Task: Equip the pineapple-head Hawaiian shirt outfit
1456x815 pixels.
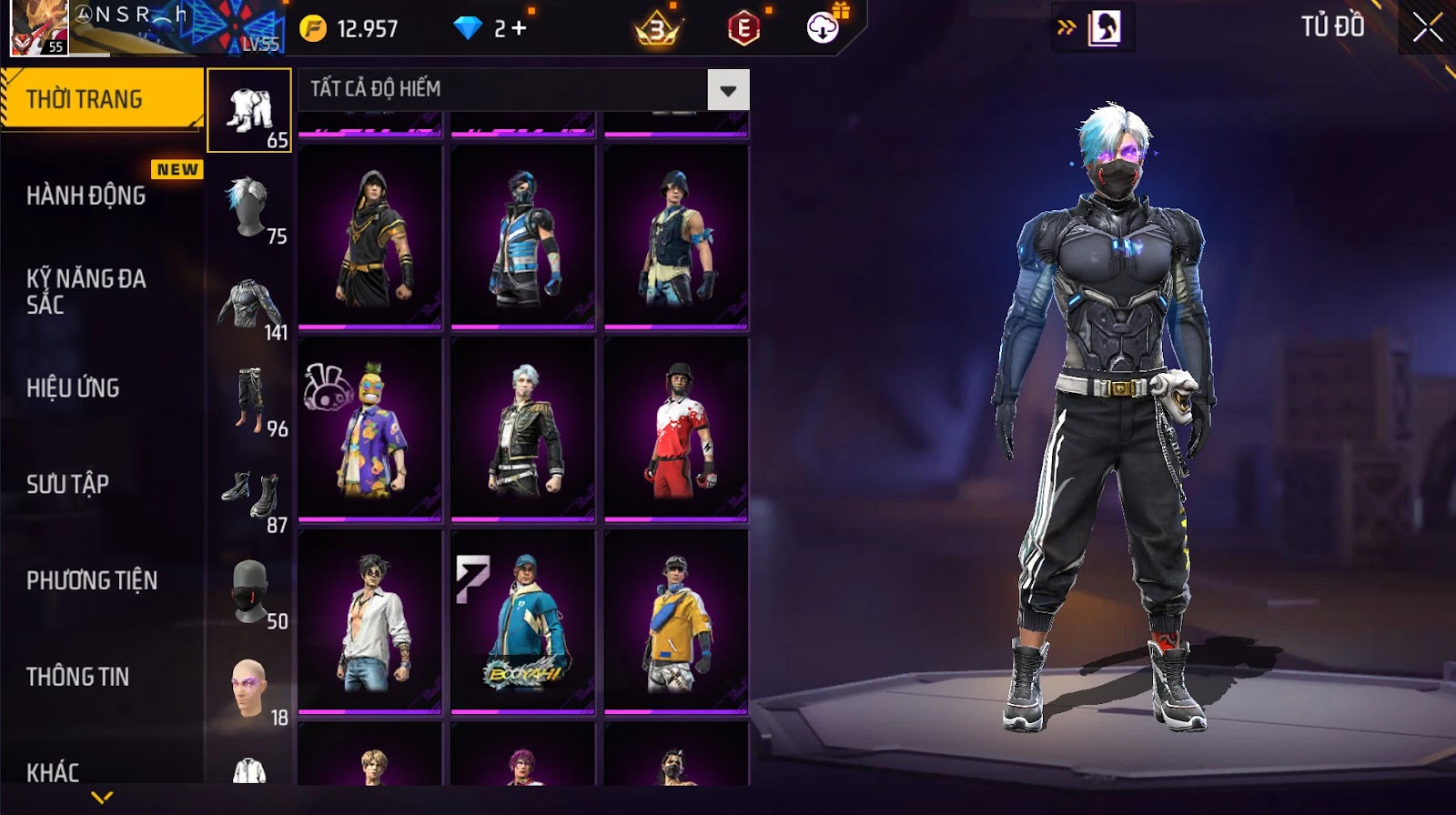Action: 370,429
